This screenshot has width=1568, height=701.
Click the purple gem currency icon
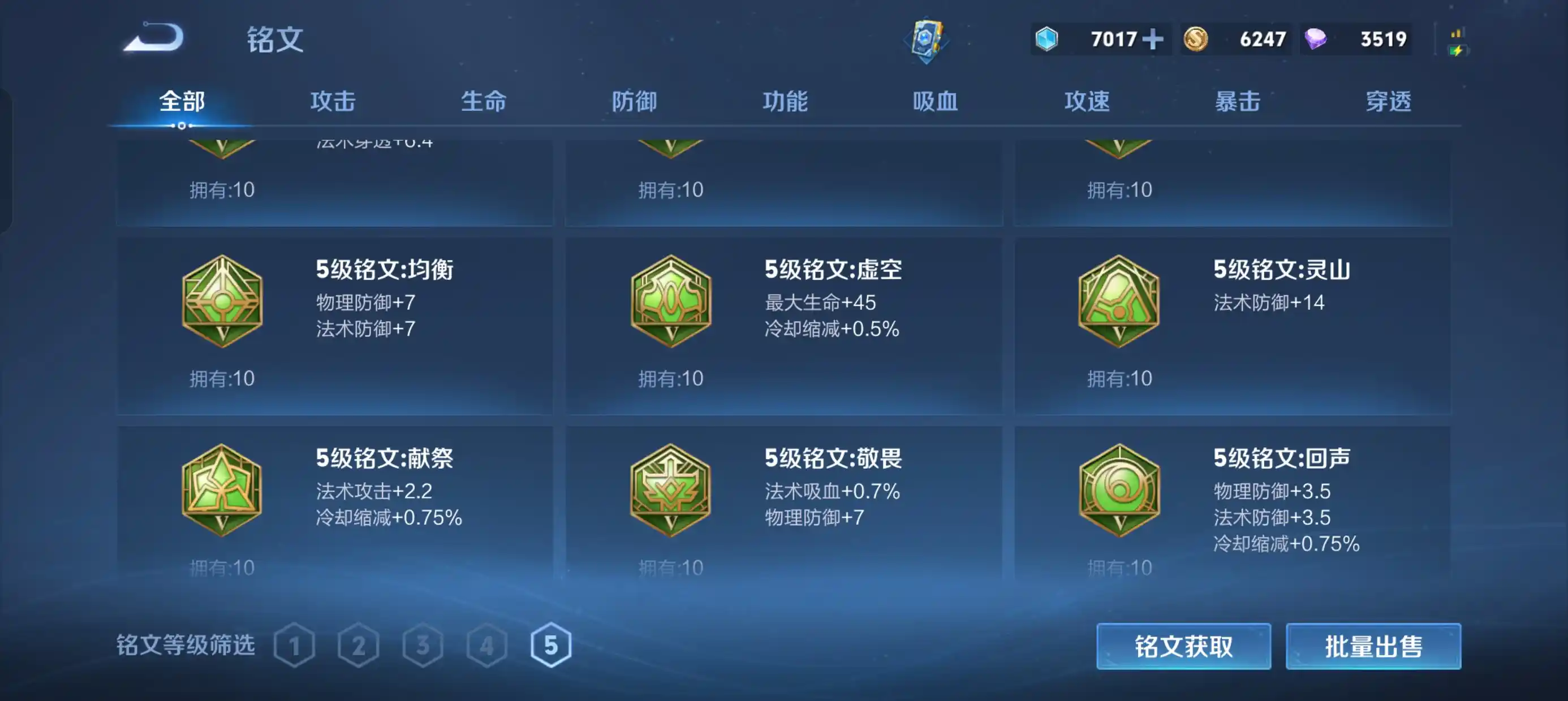tap(1317, 38)
